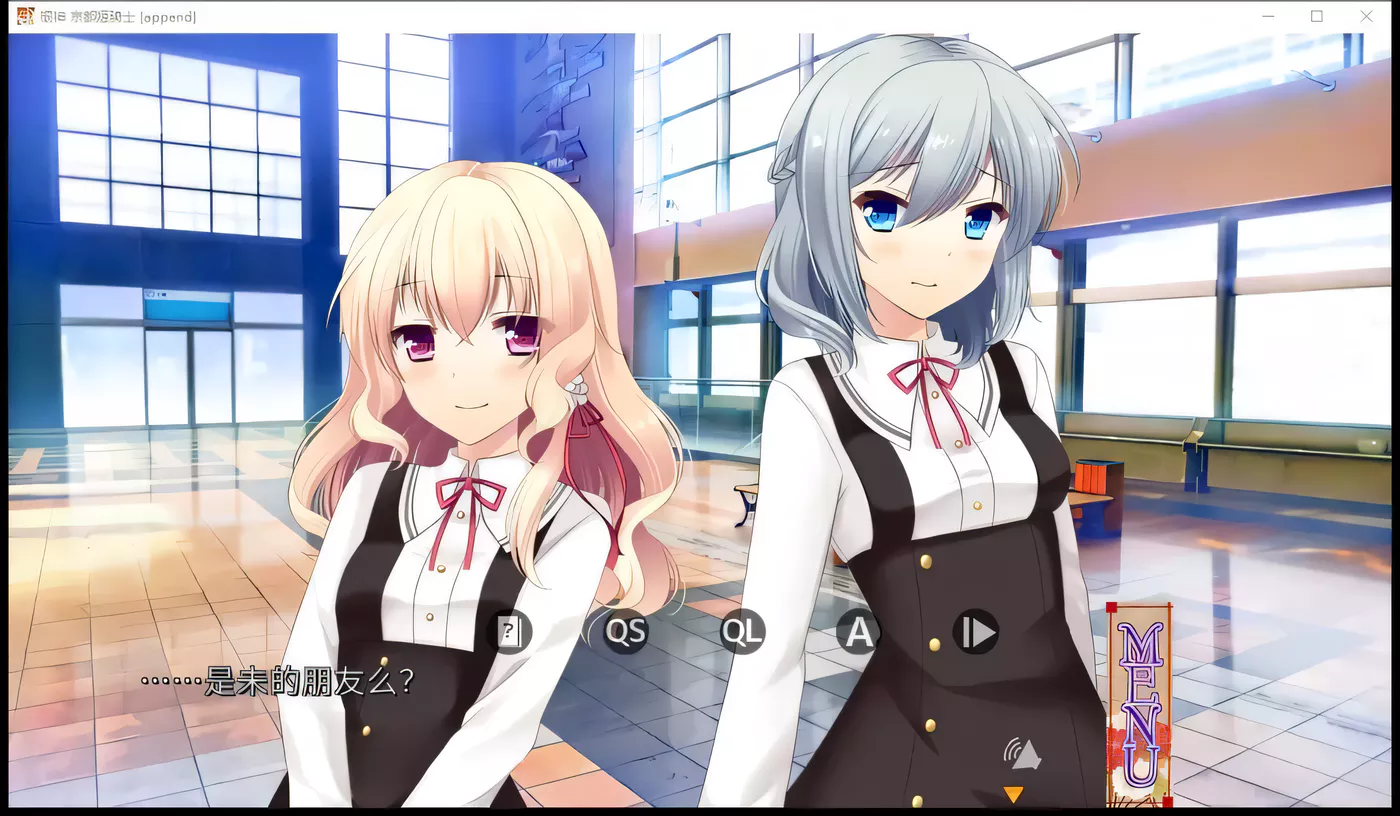Quick load using the QL icon
The width and height of the screenshot is (1400, 816).
tap(742, 631)
